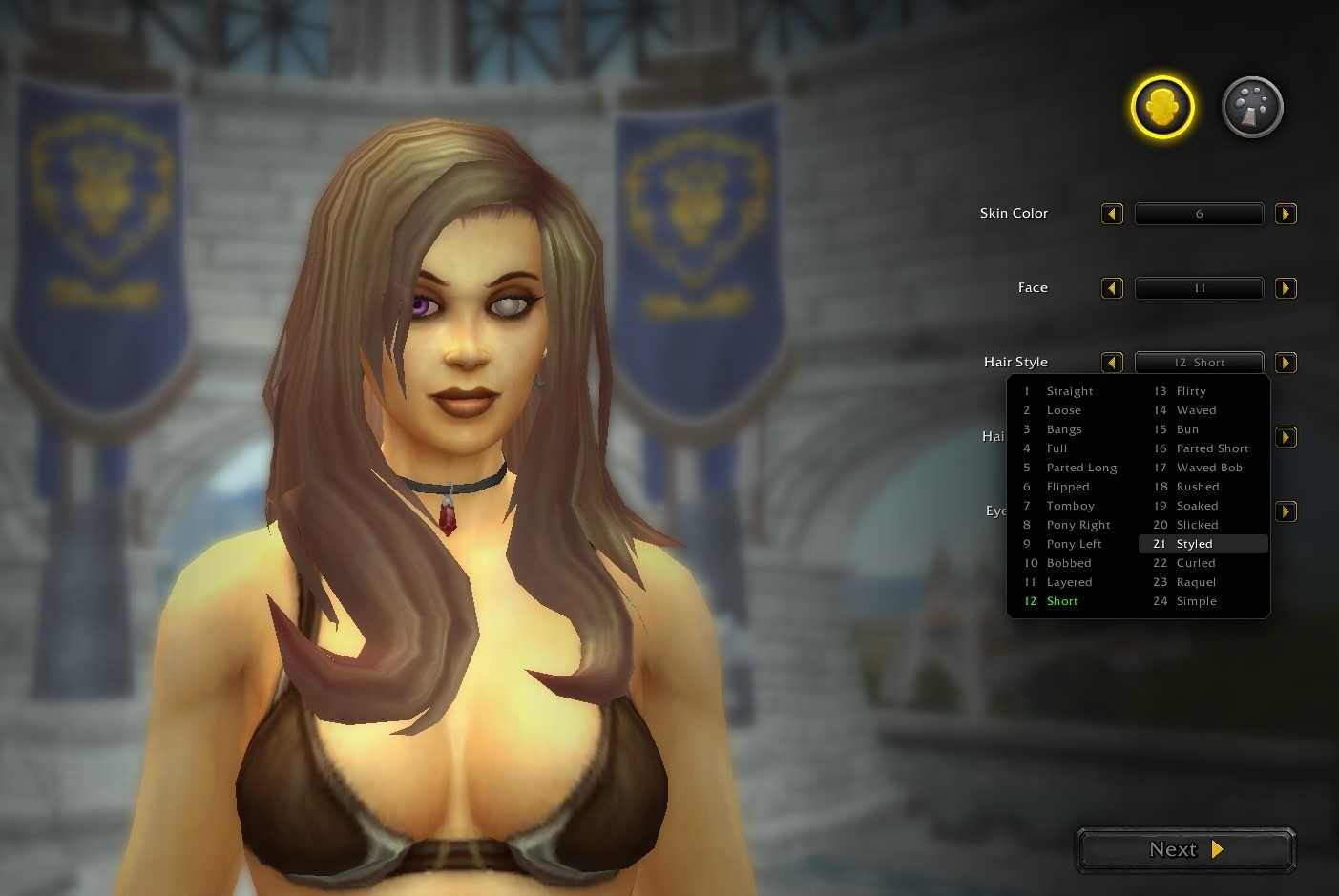This screenshot has height=896, width=1339.
Task: Select the yellow face customization icon
Action: click(x=1161, y=107)
